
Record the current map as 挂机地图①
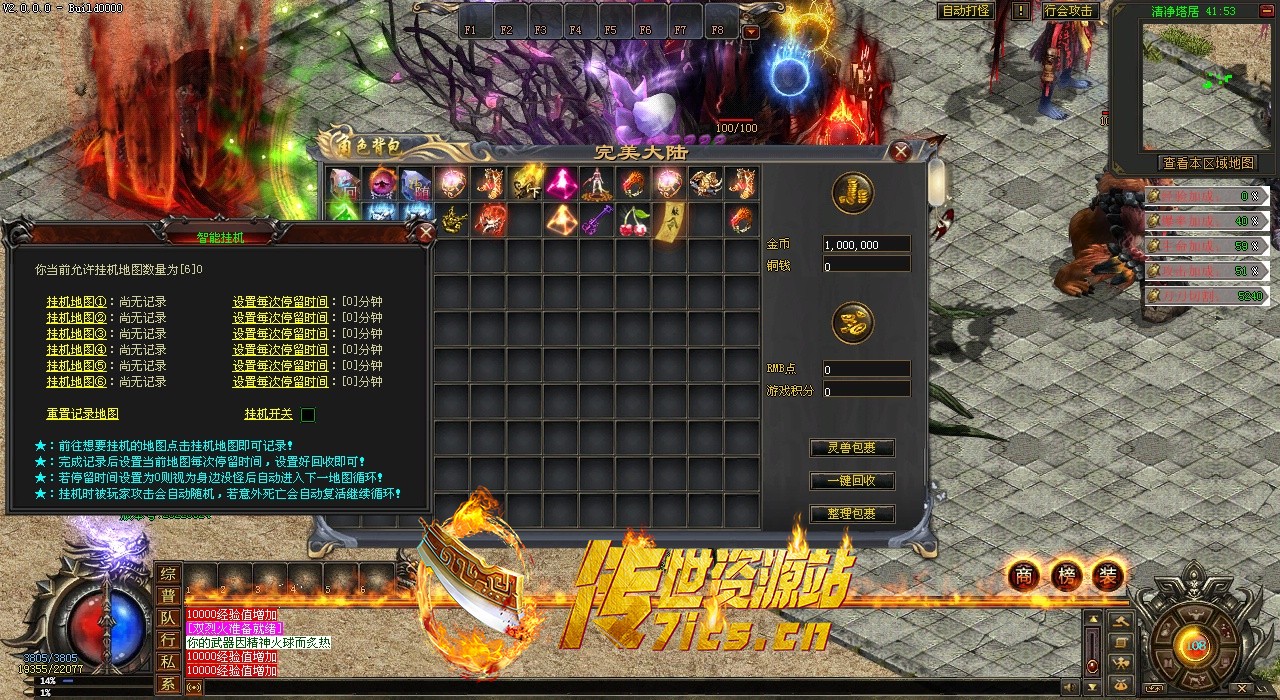(x=76, y=301)
